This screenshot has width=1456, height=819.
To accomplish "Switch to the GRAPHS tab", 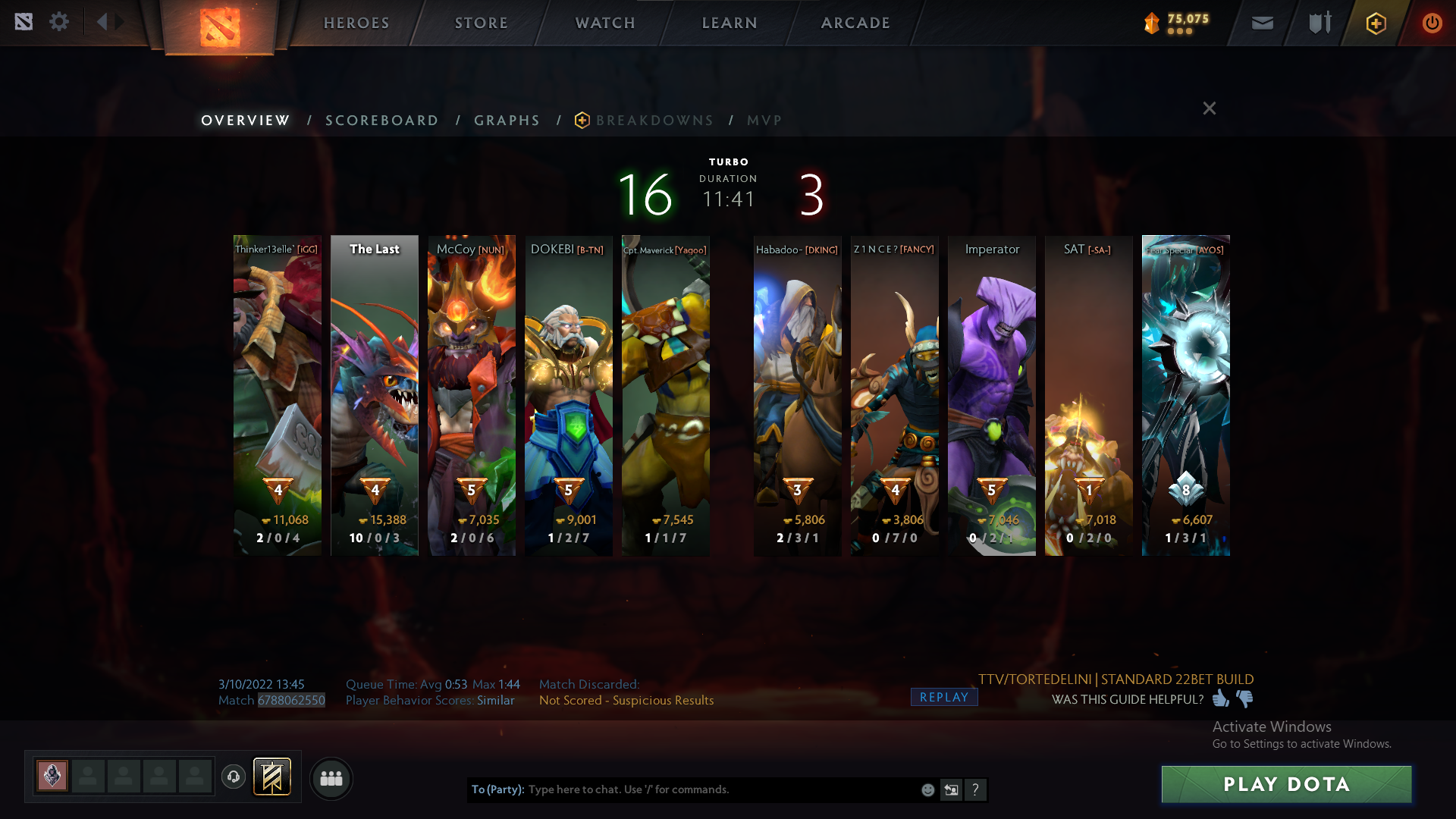I will point(507,120).
